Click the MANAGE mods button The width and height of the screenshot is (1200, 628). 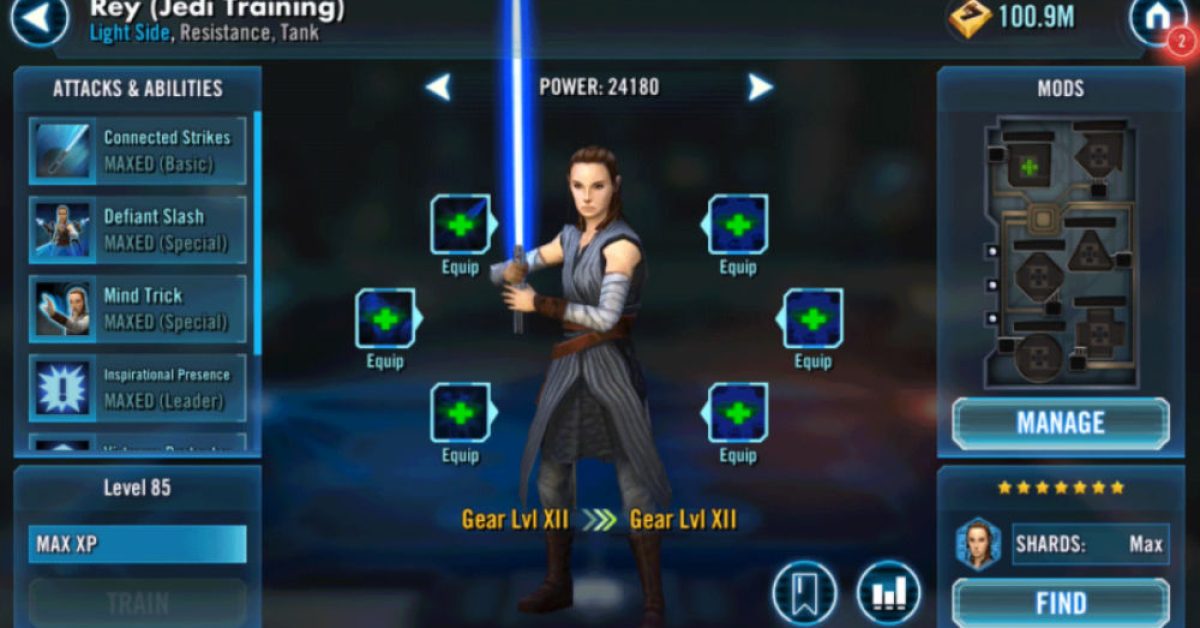point(1060,423)
